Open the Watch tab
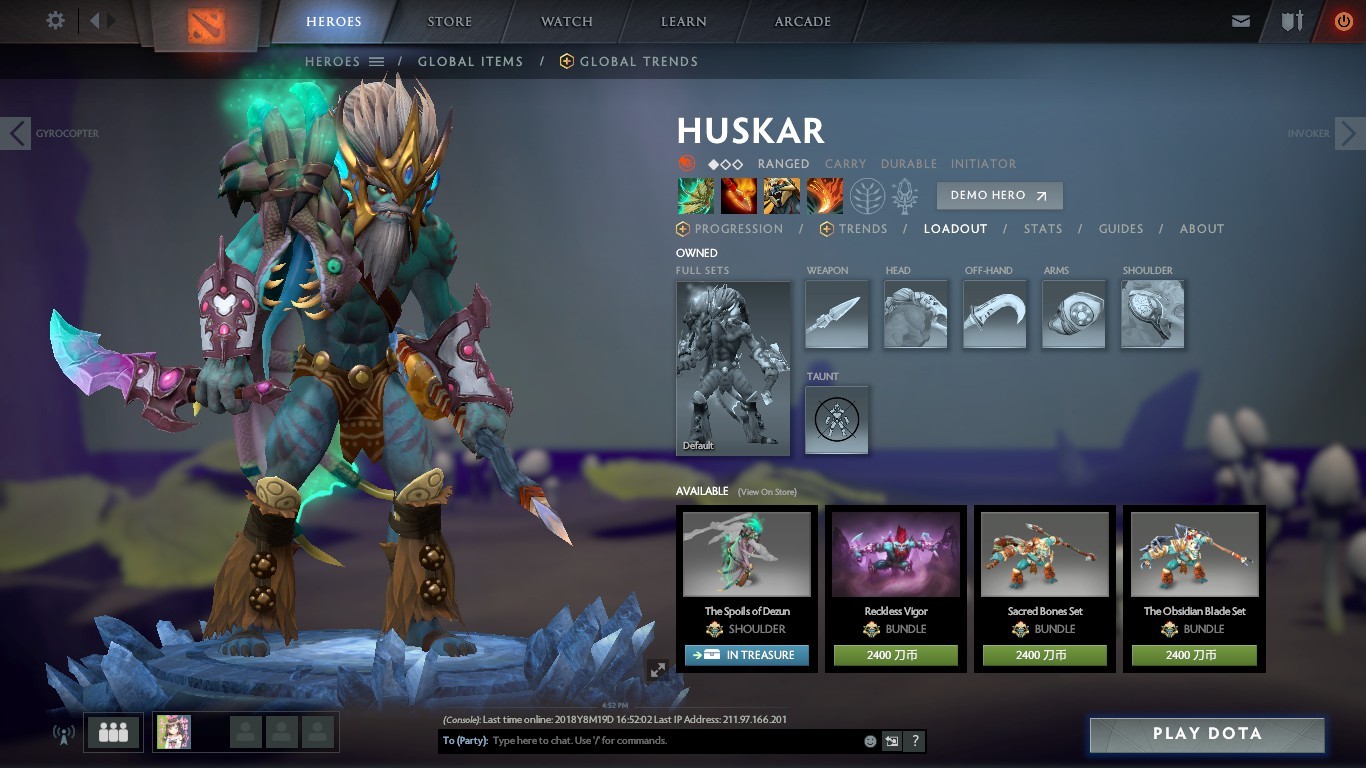The height and width of the screenshot is (768, 1366). pyautogui.click(x=567, y=21)
